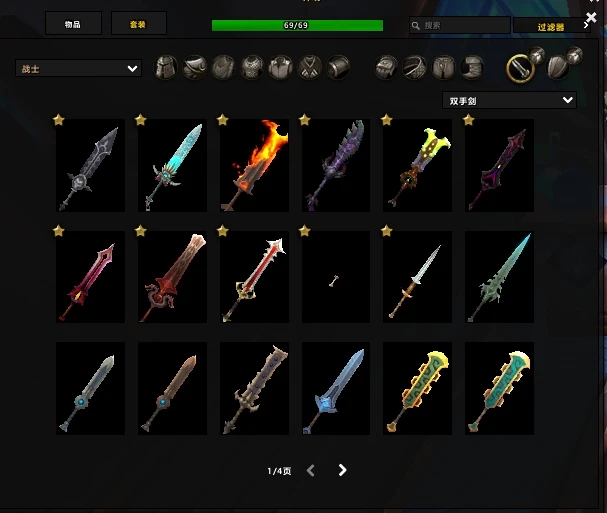Switch to the 物品 (Items) tab
This screenshot has width=607, height=513.
pos(73,24)
